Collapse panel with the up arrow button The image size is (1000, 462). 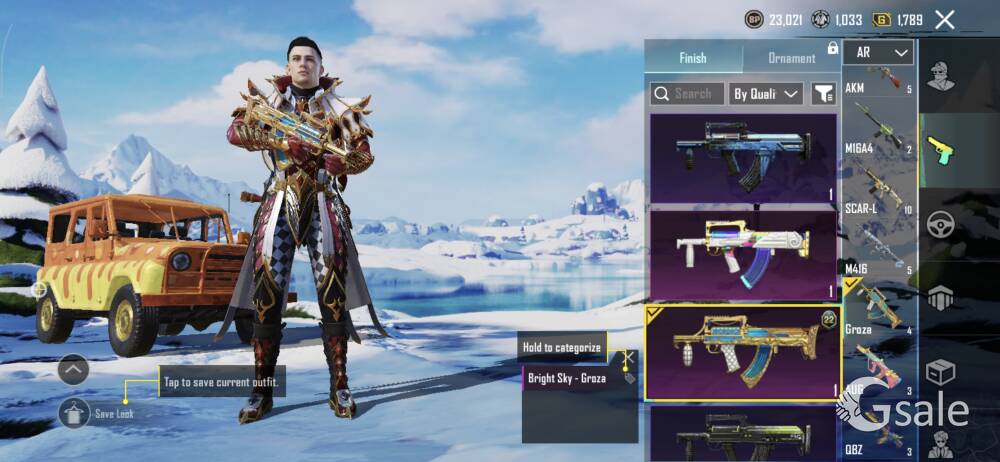click(x=74, y=370)
